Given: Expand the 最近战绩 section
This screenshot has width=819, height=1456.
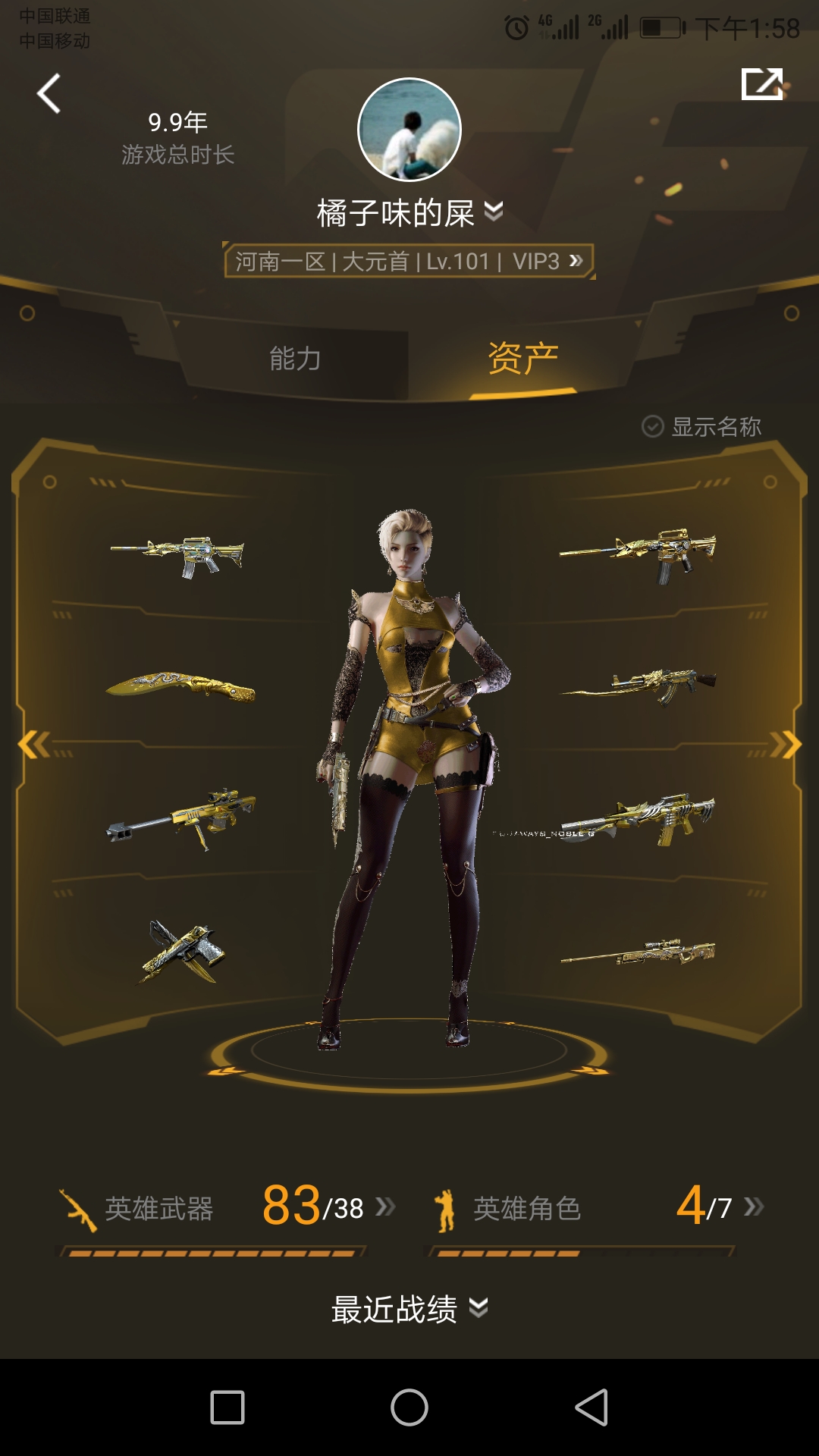Looking at the screenshot, I should point(409,1309).
